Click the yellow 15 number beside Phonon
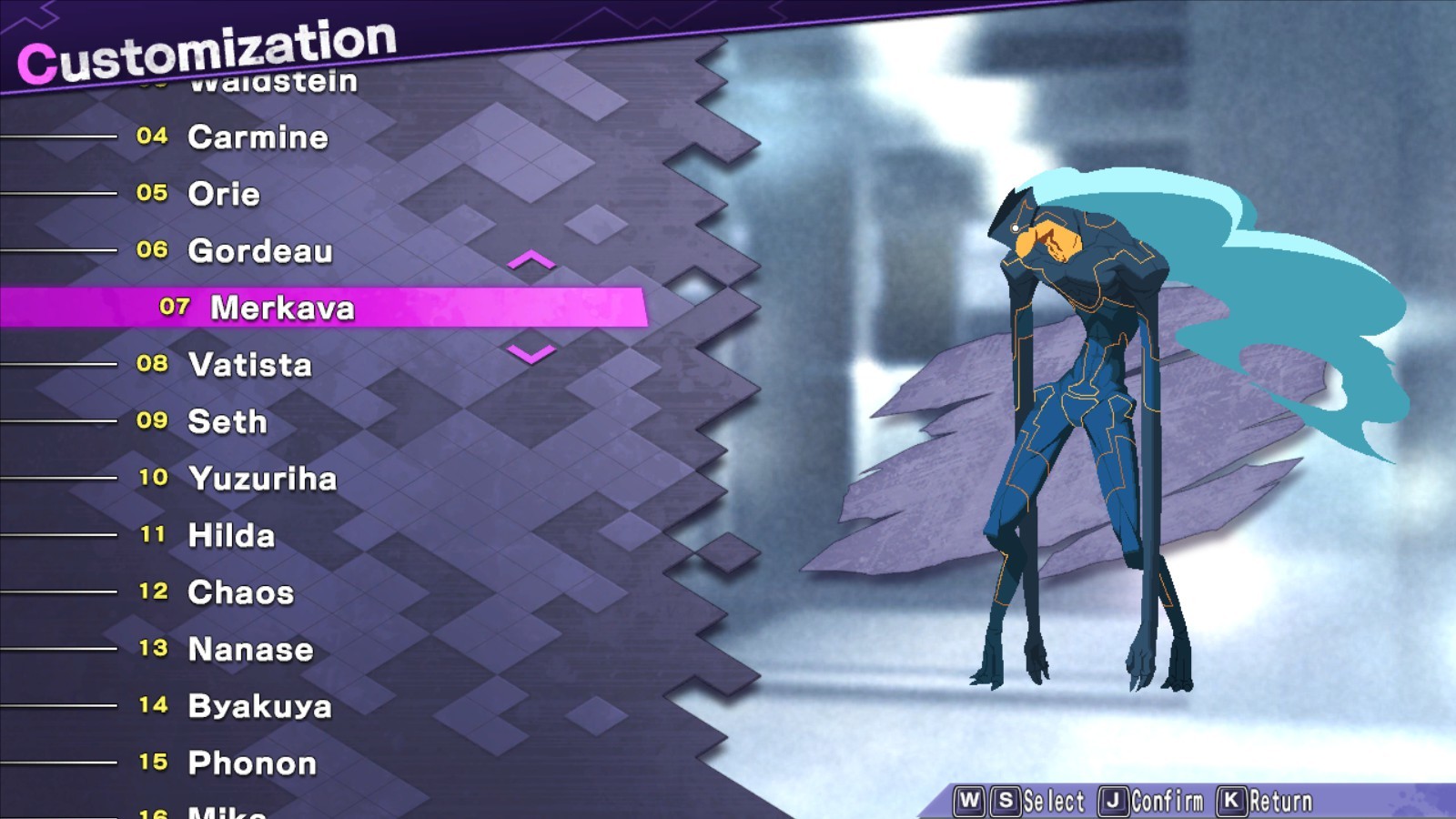The image size is (1456, 819). [x=155, y=764]
